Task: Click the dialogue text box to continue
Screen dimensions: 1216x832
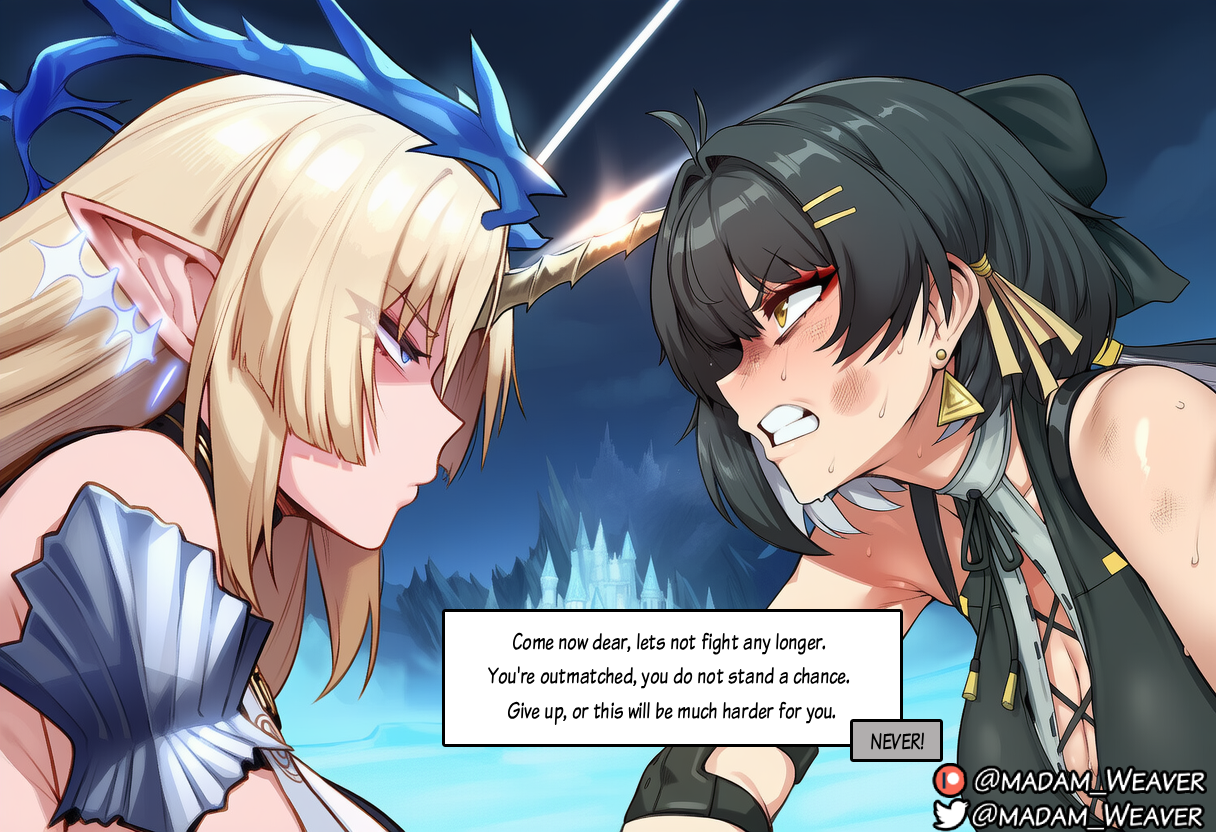Action: (670, 677)
